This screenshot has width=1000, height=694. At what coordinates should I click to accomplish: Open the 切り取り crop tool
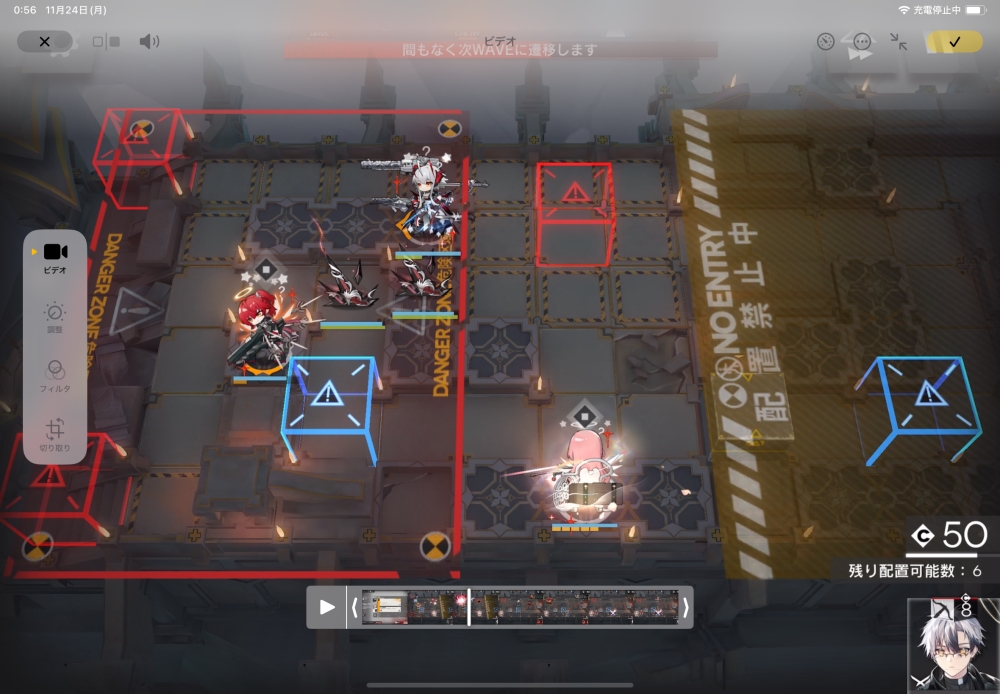click(x=55, y=436)
